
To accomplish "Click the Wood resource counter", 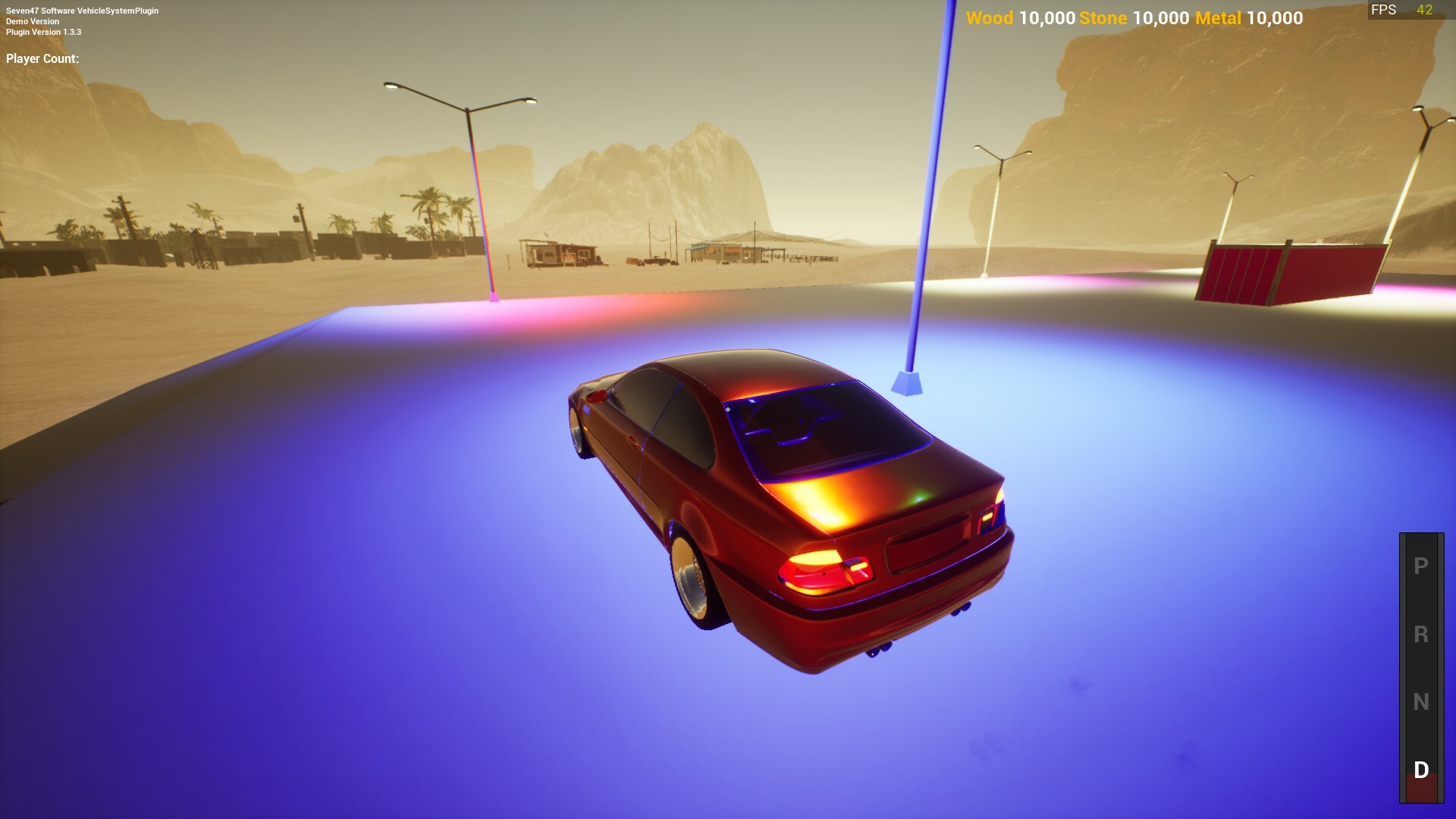I will [x=1020, y=18].
